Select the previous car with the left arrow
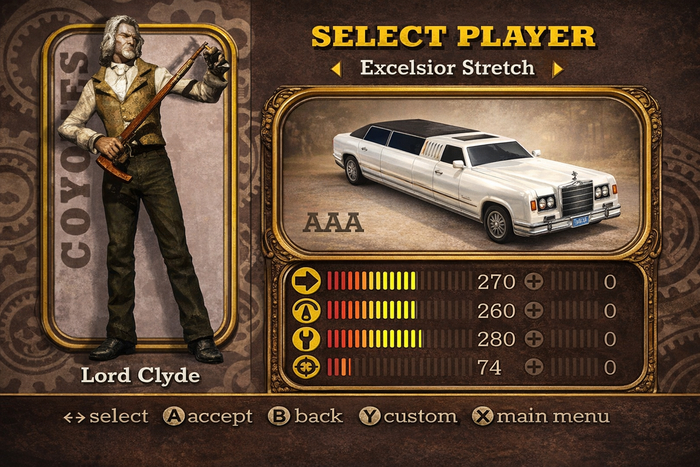This screenshot has height=467, width=700. pyautogui.click(x=337, y=69)
